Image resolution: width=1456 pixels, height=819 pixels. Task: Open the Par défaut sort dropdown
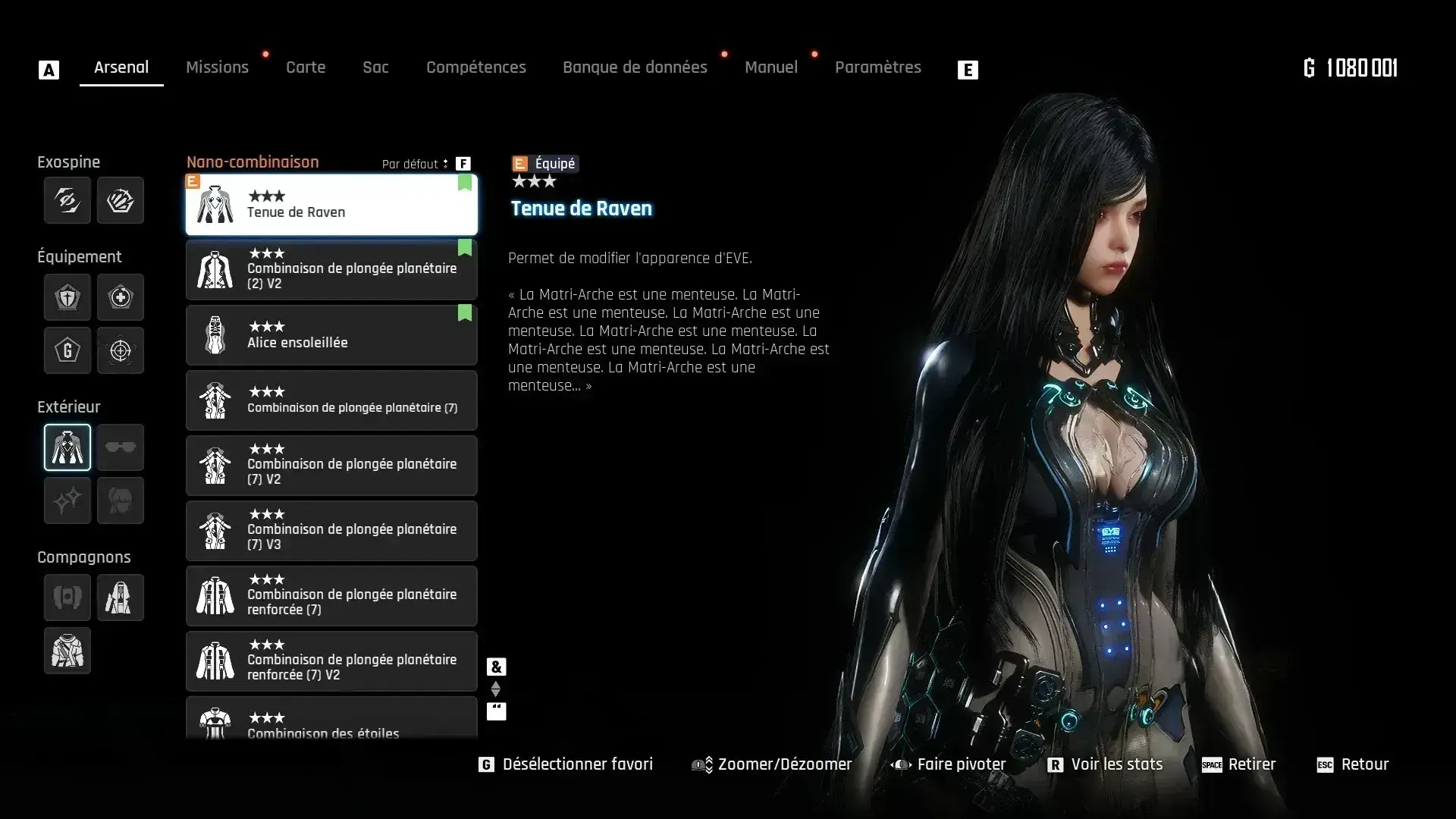click(415, 164)
